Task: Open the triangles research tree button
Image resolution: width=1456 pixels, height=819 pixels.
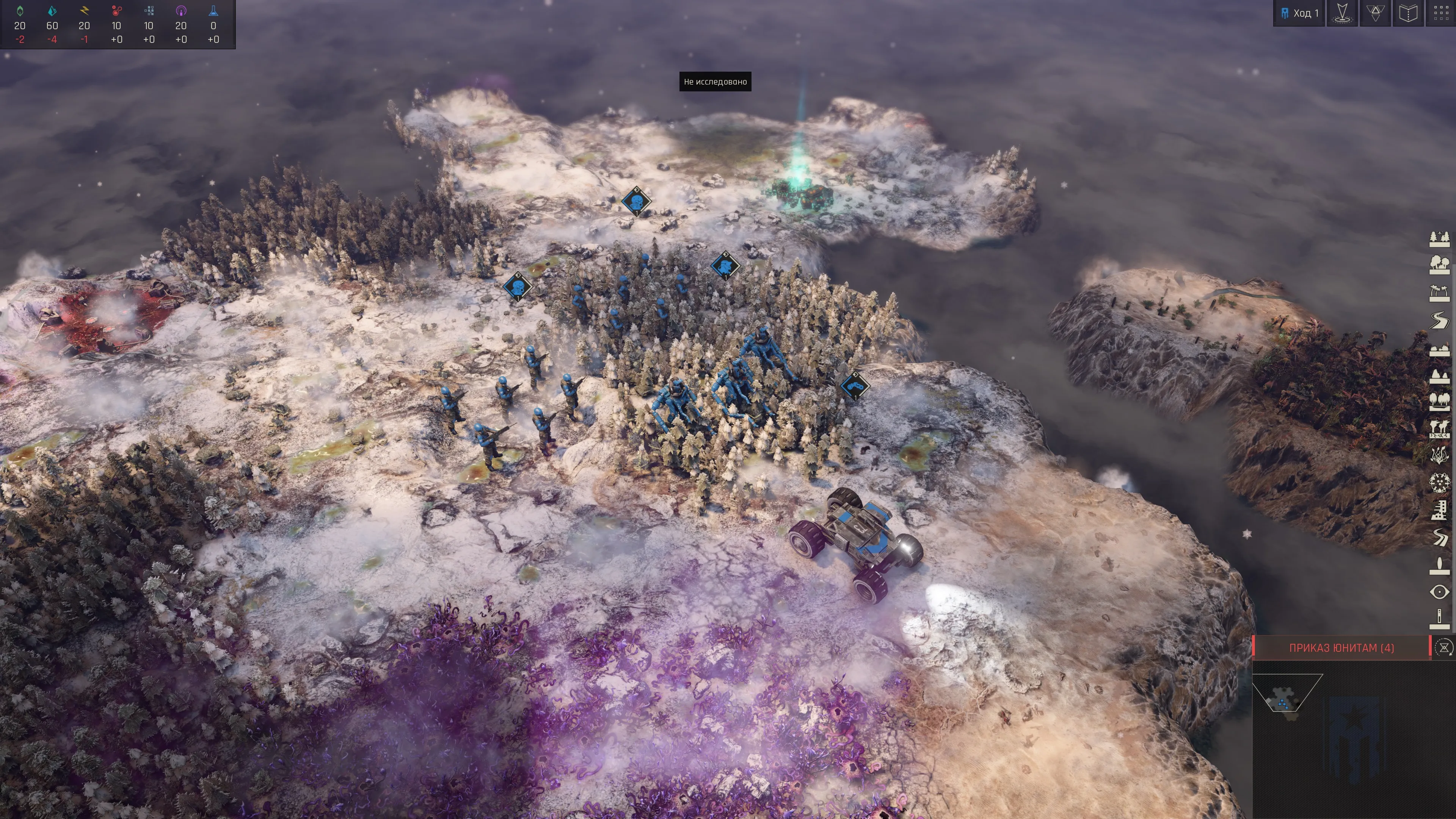Action: pos(1374,13)
